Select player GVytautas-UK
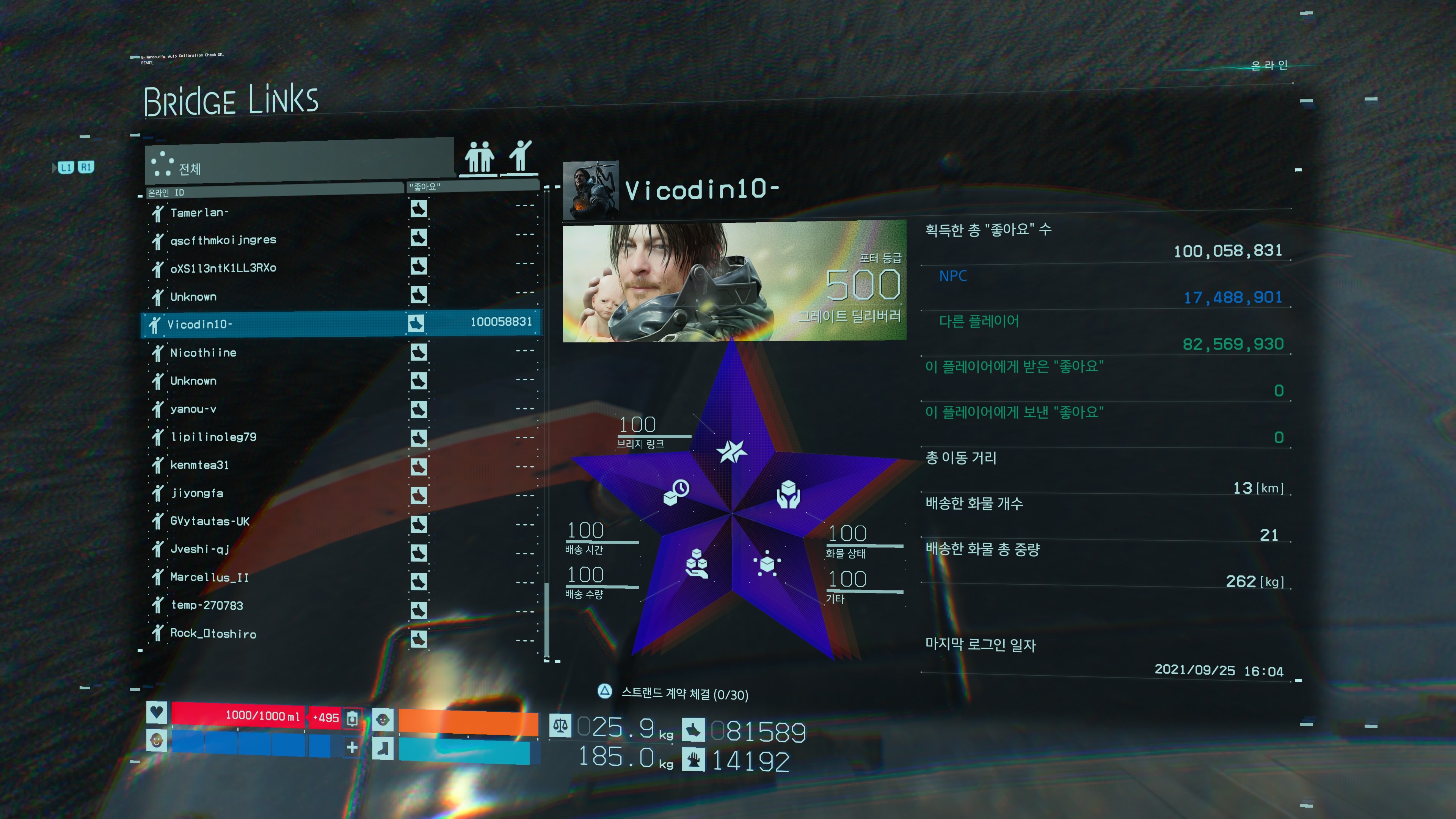This screenshot has width=1456, height=819. 210,521
